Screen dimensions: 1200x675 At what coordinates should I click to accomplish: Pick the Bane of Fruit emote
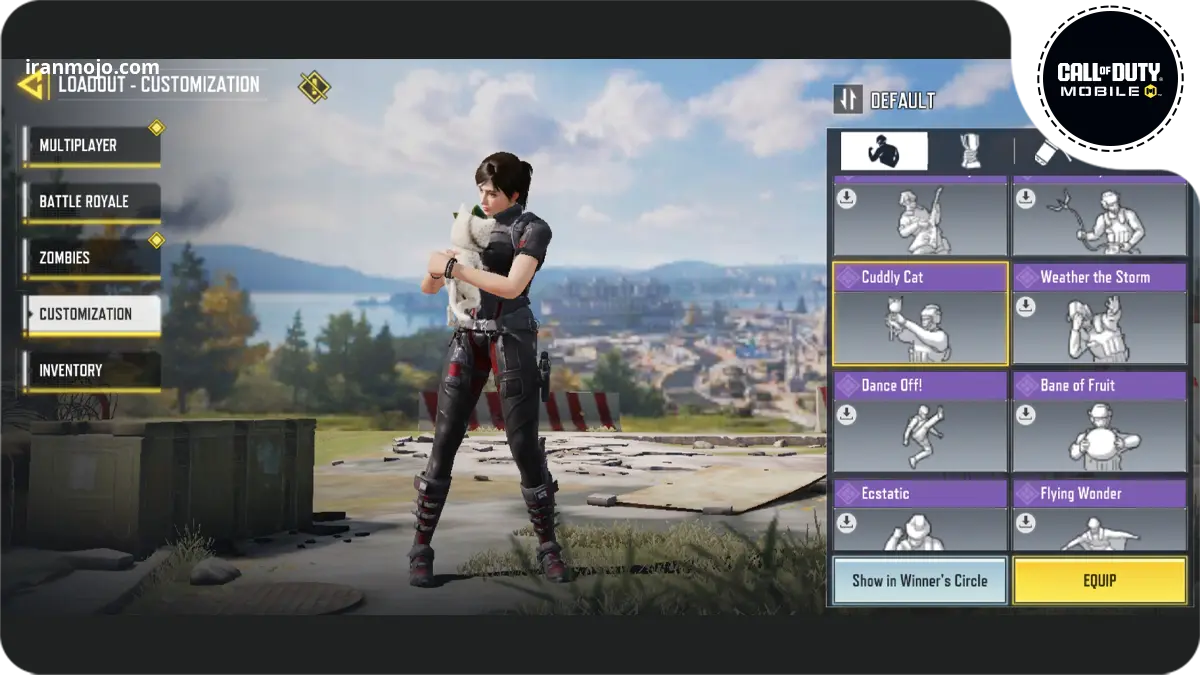pyautogui.click(x=1099, y=422)
